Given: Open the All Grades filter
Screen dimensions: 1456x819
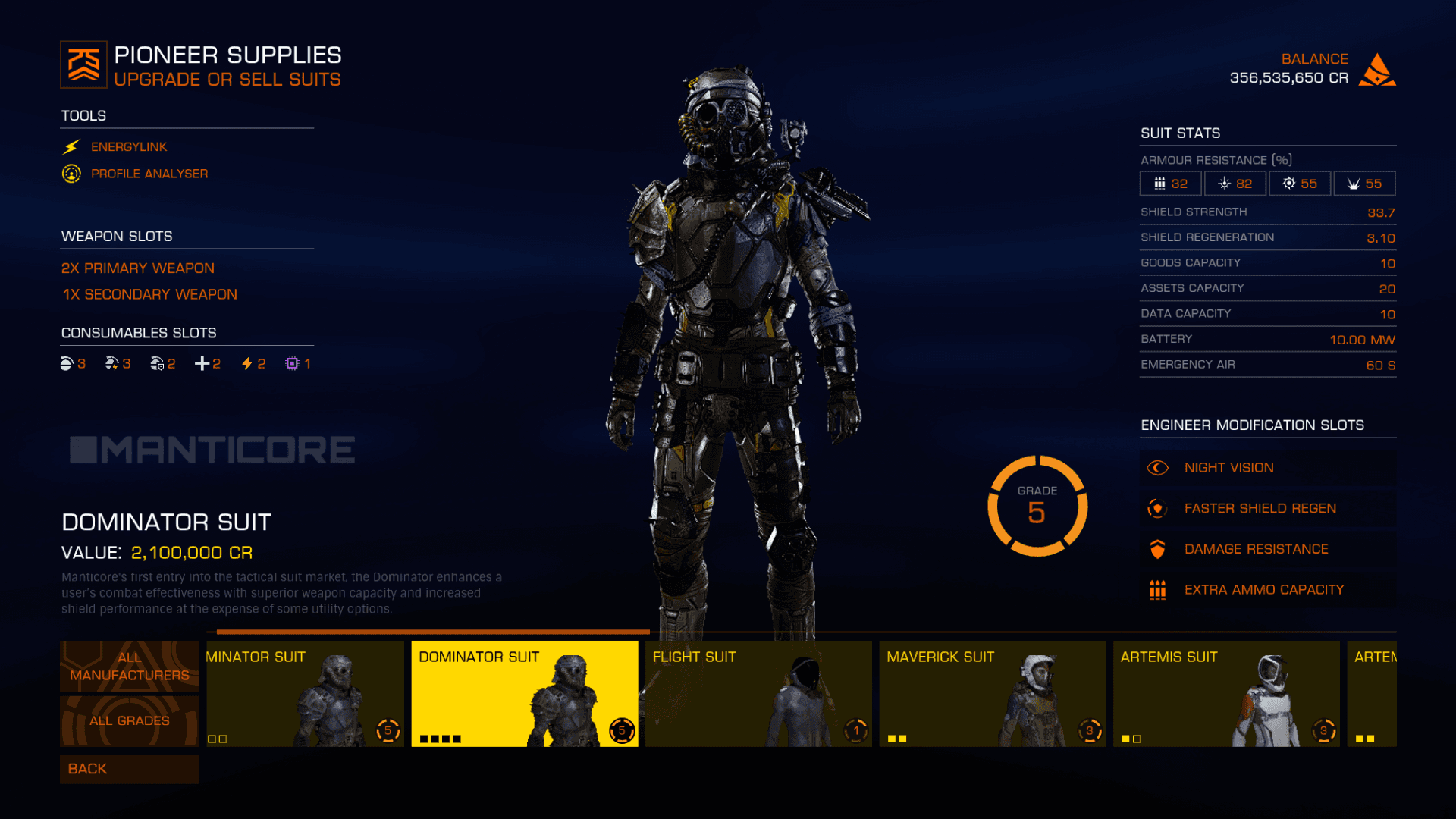Looking at the screenshot, I should [129, 721].
